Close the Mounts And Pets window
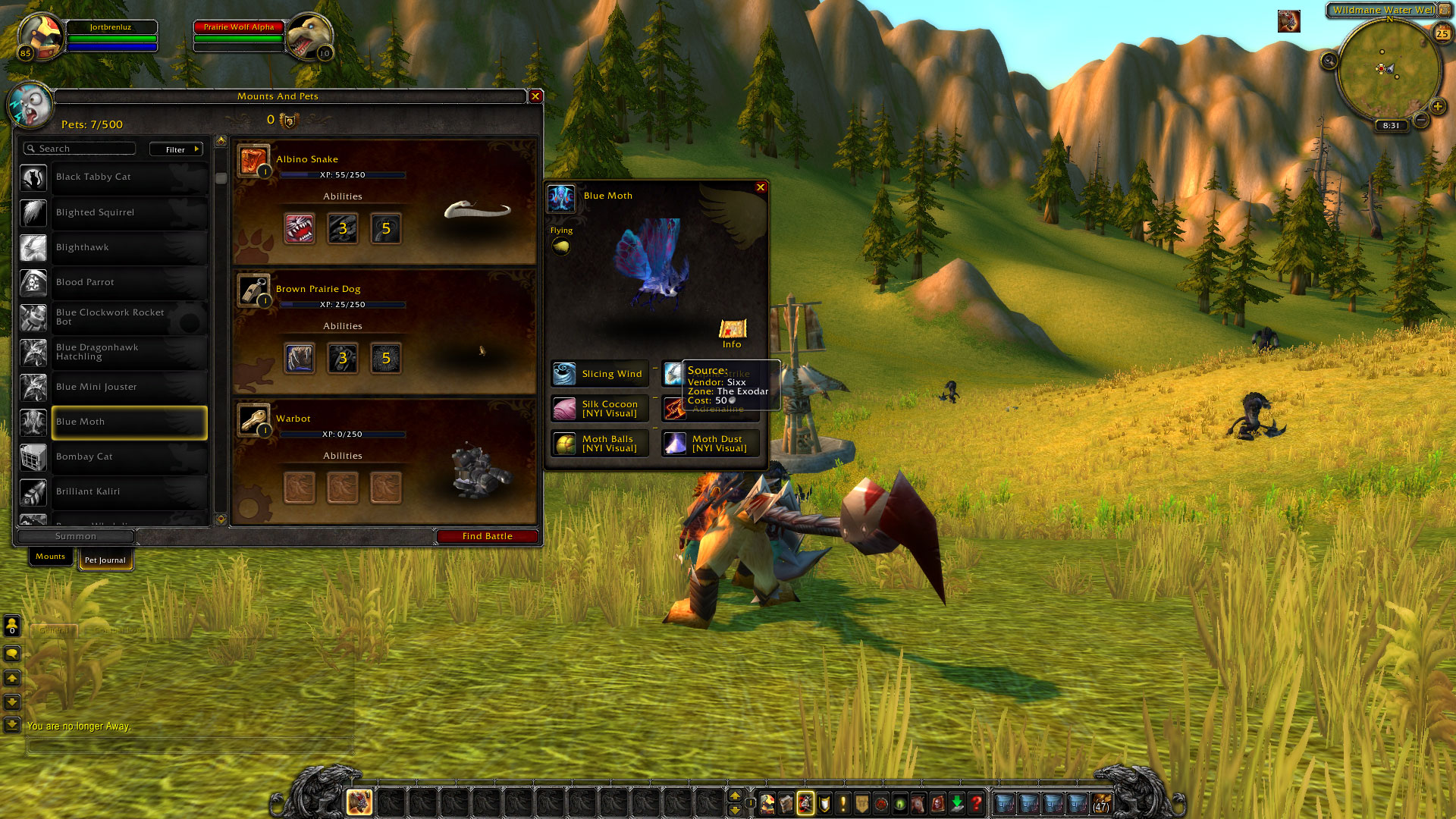Screen dimensions: 1456x819 coord(535,96)
